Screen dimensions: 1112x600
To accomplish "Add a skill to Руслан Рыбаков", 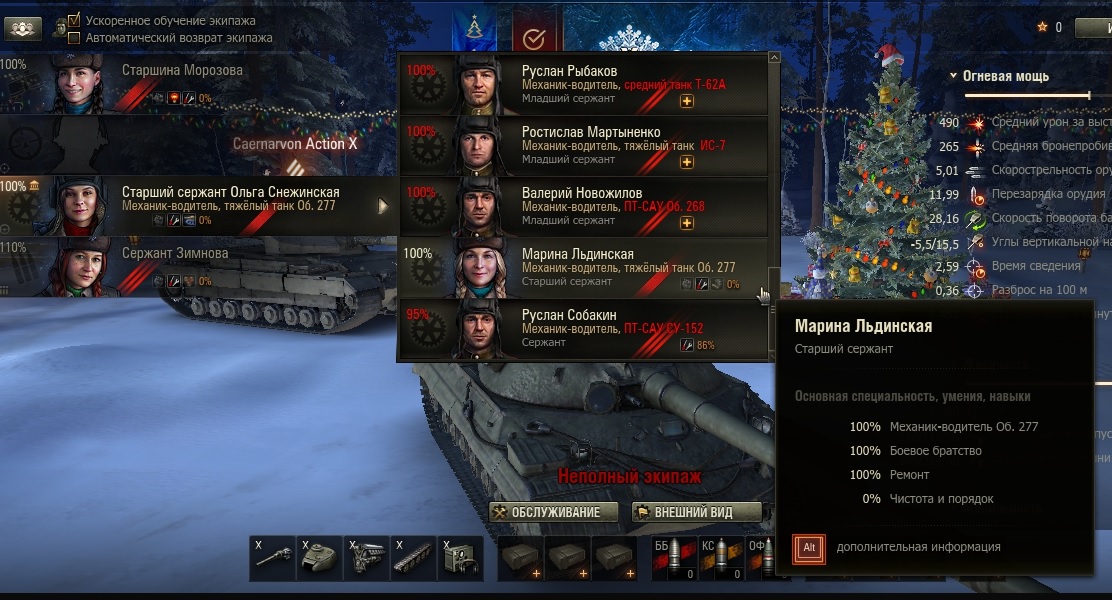I will coord(687,101).
